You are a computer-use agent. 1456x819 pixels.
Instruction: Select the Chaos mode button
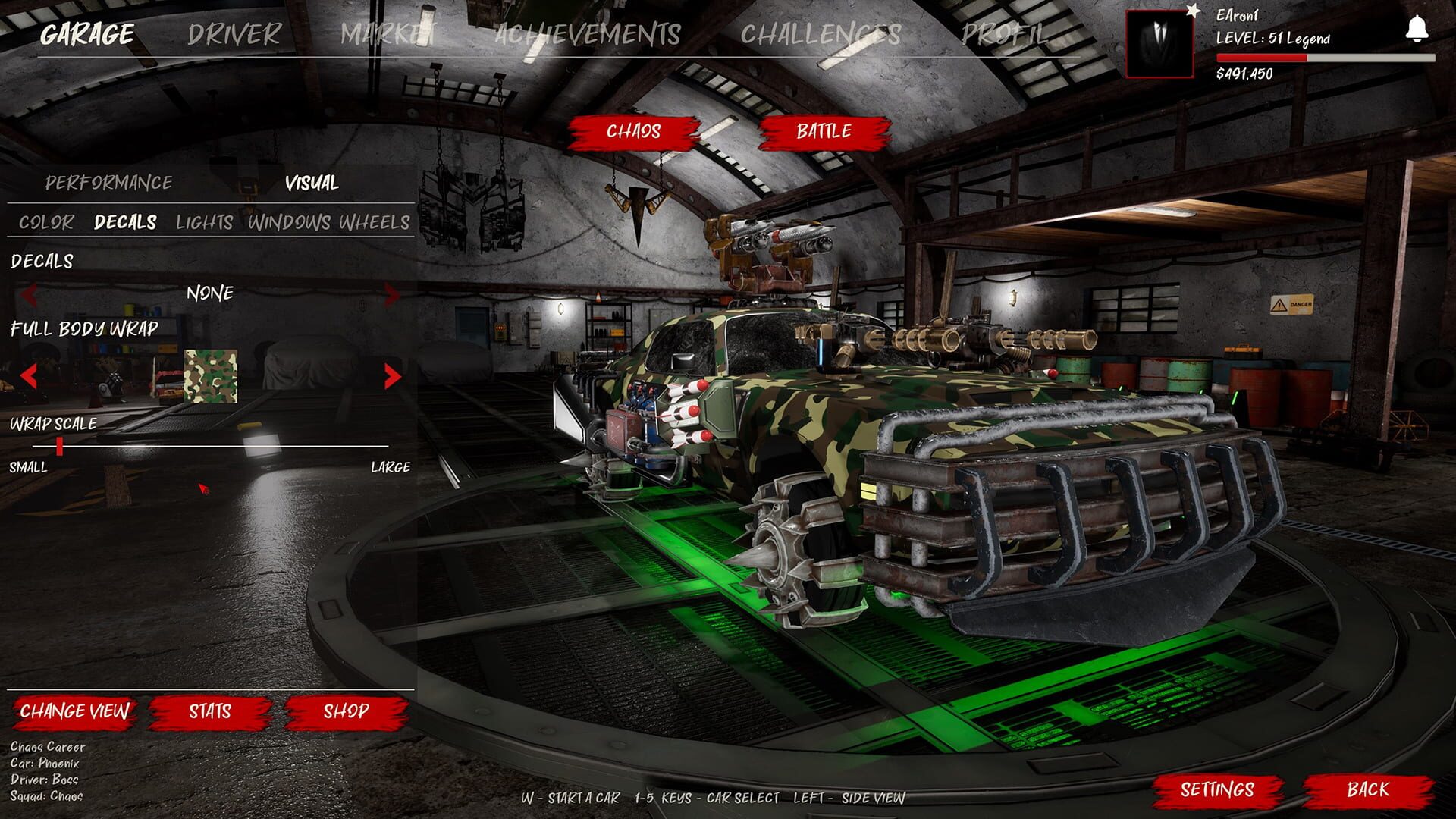coord(633,132)
